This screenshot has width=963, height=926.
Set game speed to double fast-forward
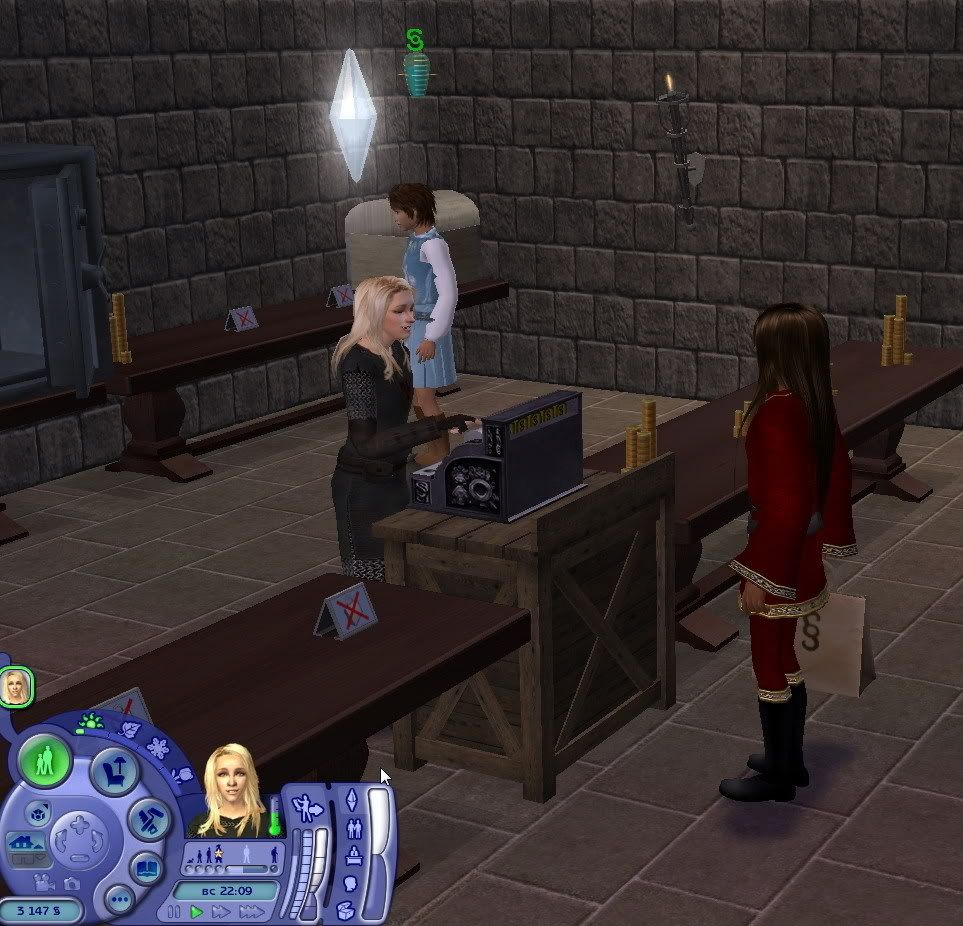221,912
